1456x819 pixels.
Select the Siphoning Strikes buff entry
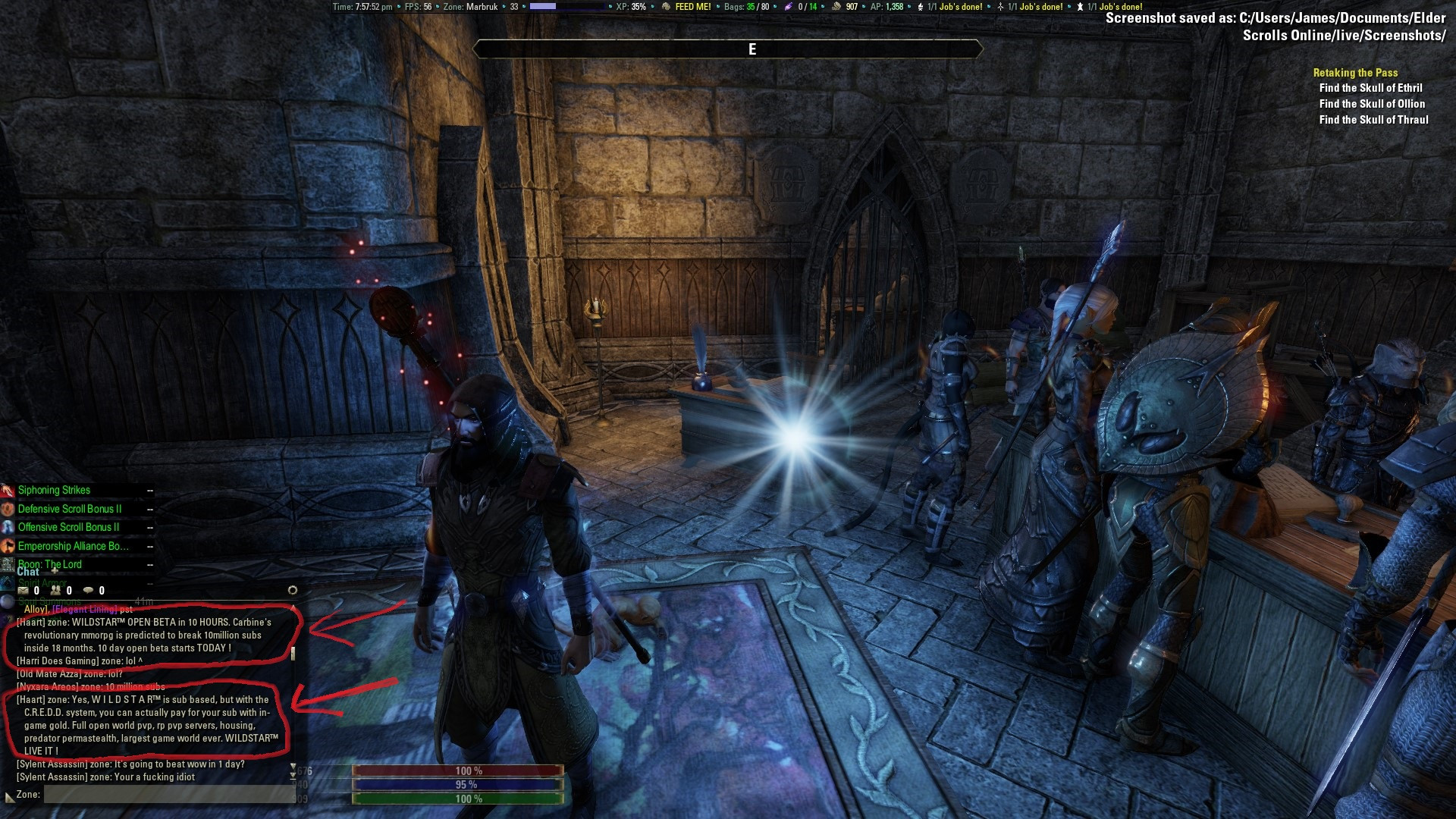coord(54,490)
